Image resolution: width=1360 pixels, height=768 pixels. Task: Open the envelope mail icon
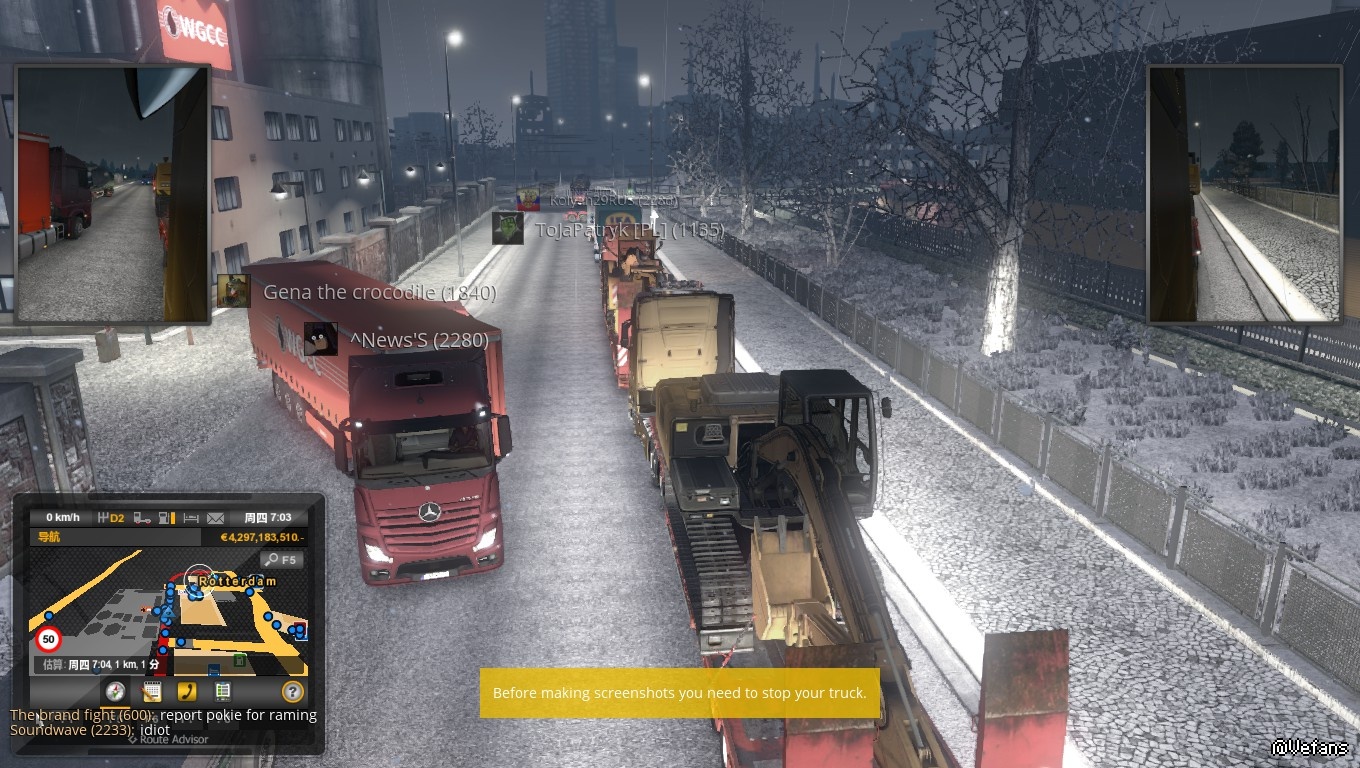215,518
